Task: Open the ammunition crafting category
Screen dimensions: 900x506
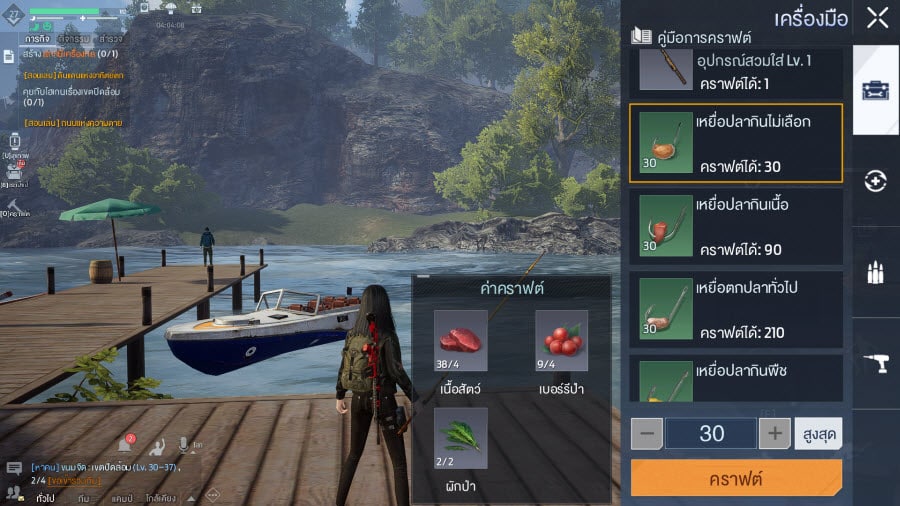Action: click(876, 273)
